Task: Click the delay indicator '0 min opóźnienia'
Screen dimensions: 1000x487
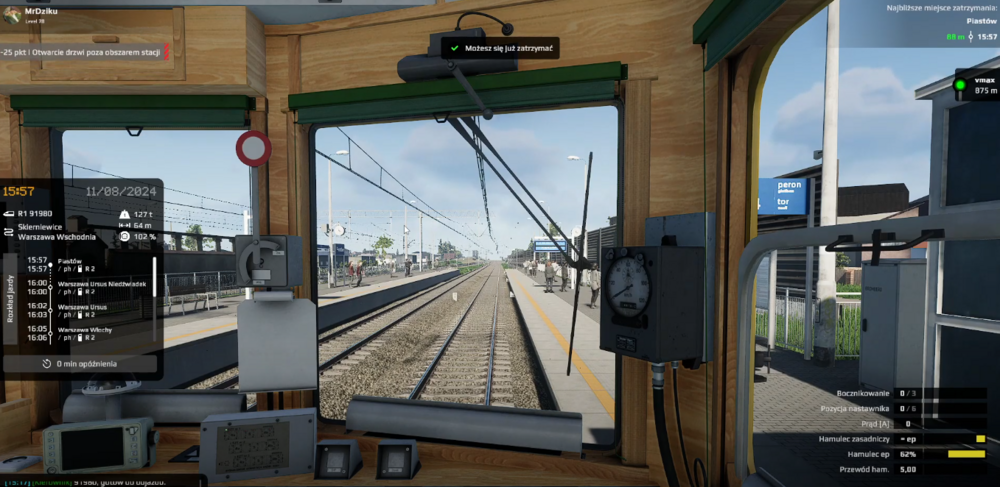Action: coord(85,364)
